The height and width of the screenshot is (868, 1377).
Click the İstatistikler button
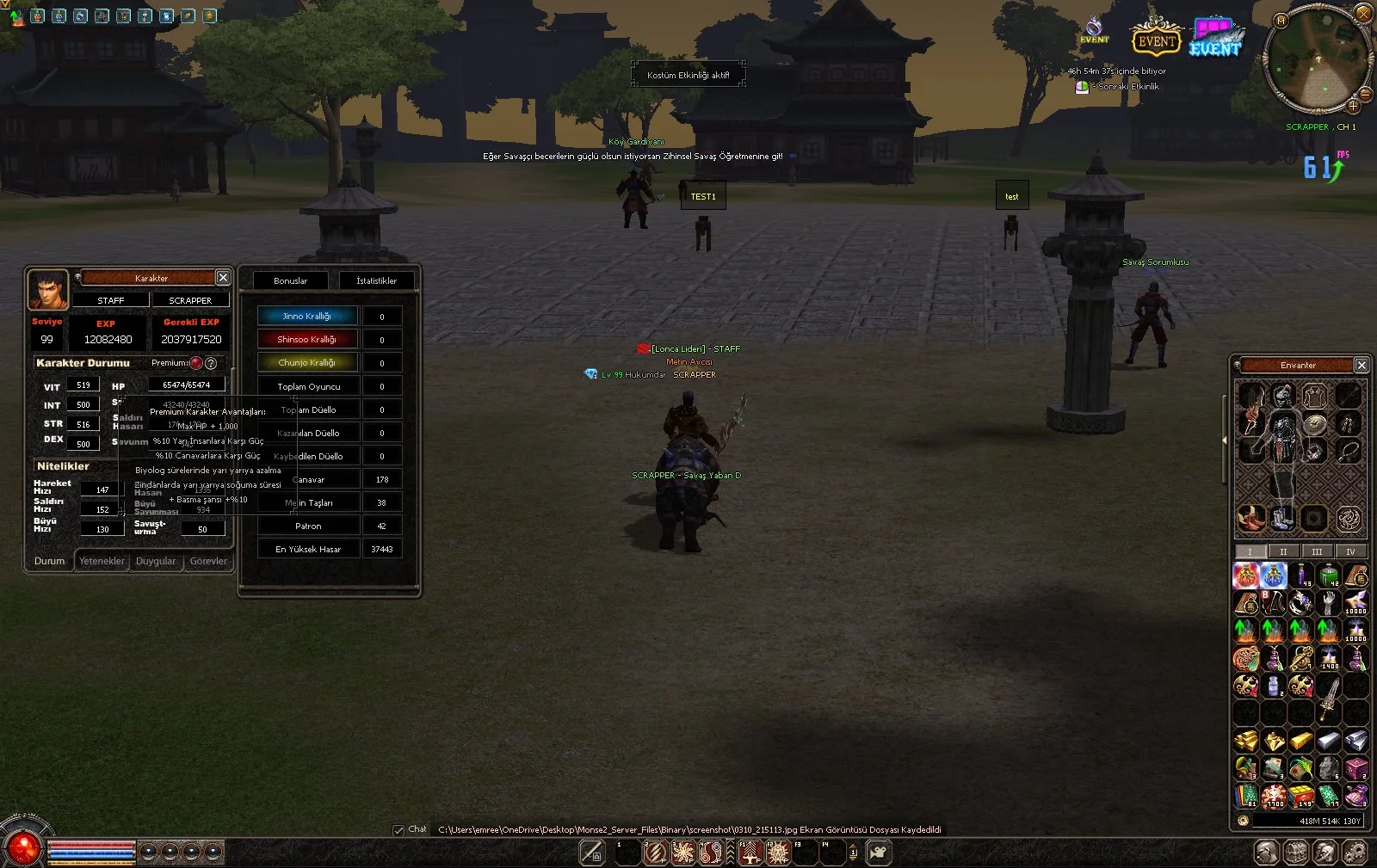pos(376,280)
